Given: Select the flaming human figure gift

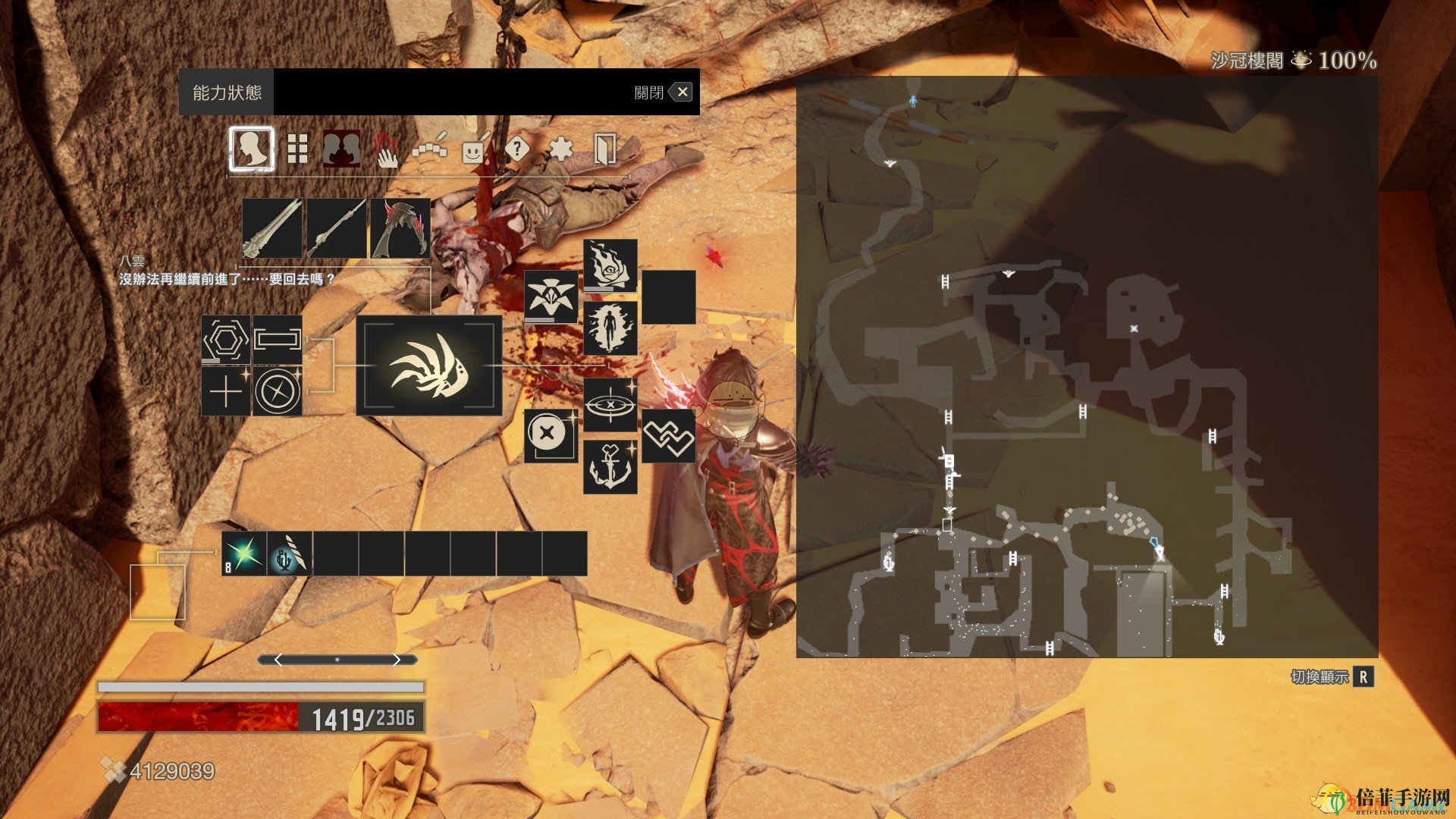Looking at the screenshot, I should 610,328.
